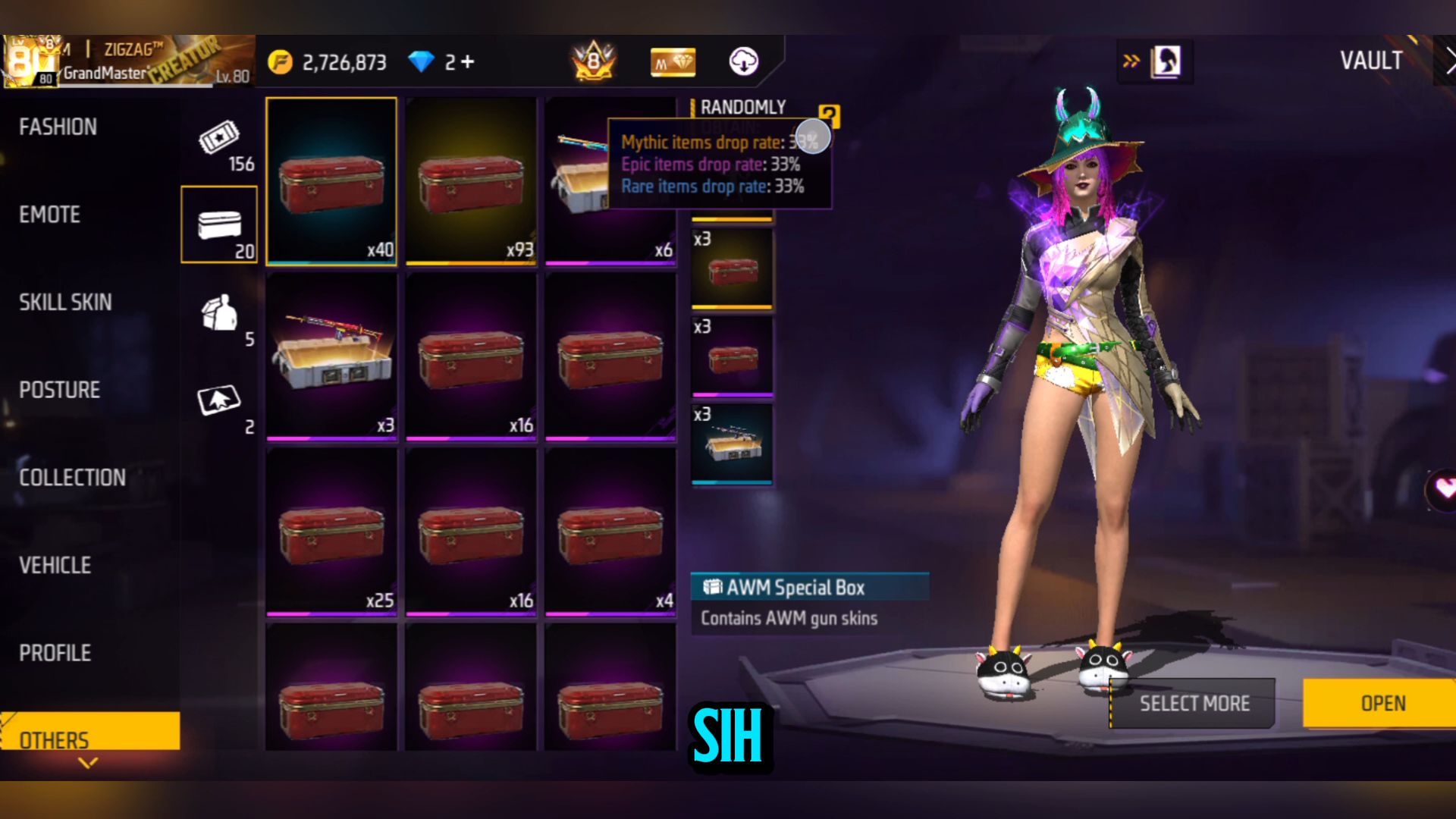This screenshot has width=1456, height=819.
Task: Switch to the Fashion category
Action: click(58, 127)
